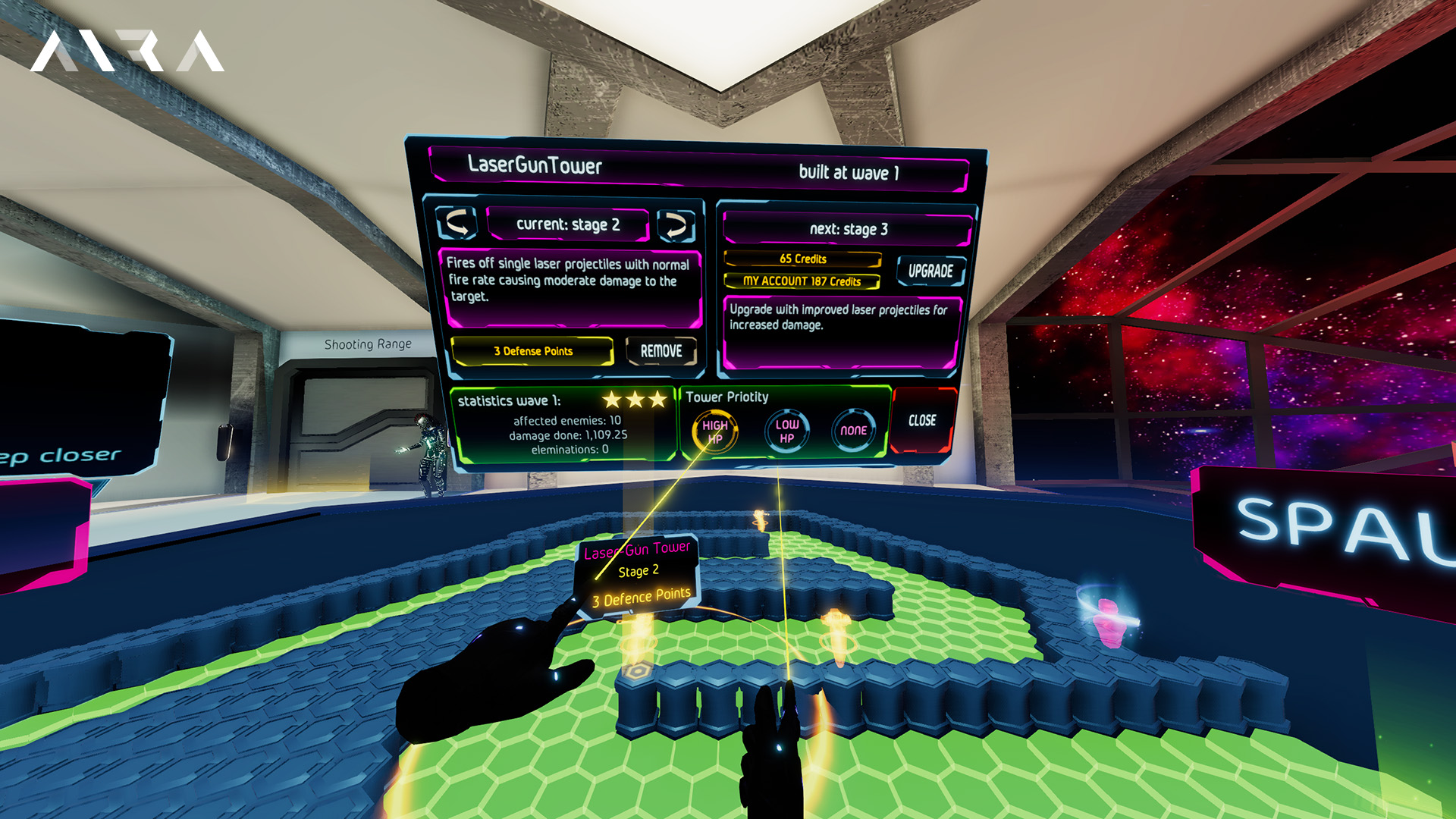Expand the current stage 2 selector
The height and width of the screenshot is (819, 1456).
(570, 224)
